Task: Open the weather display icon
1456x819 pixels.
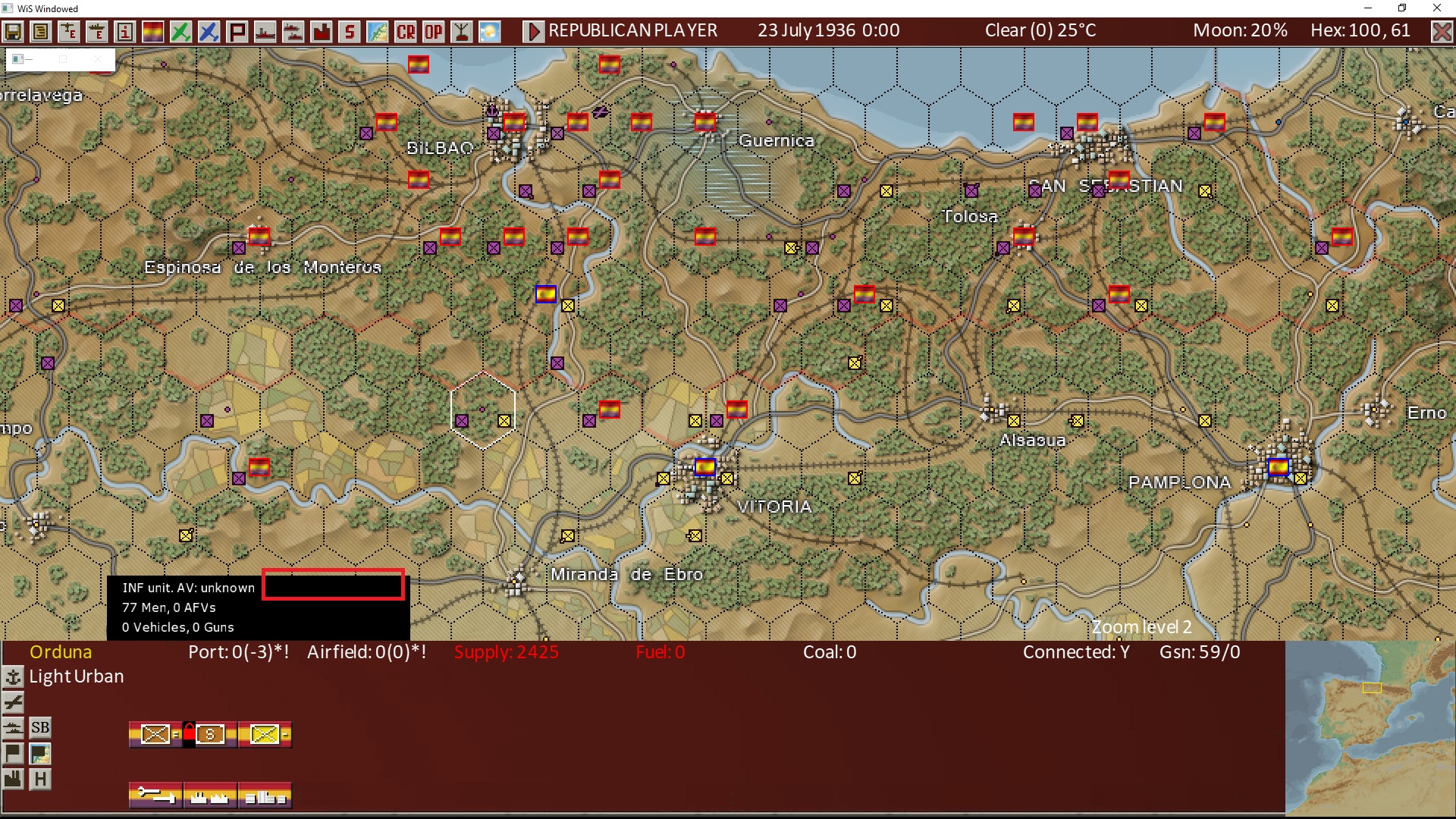Action: point(489,32)
